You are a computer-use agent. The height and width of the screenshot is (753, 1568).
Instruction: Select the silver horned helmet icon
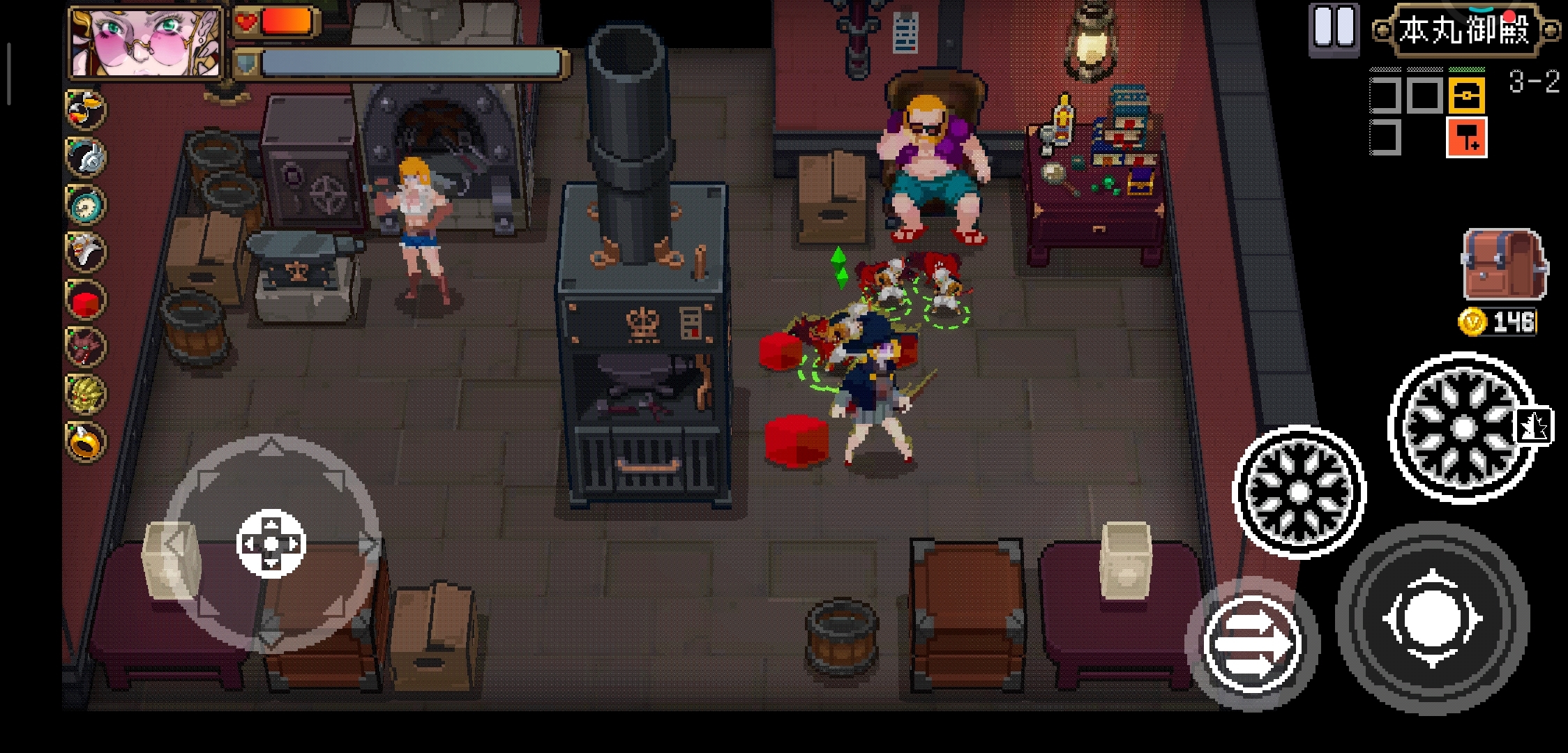pos(85,156)
